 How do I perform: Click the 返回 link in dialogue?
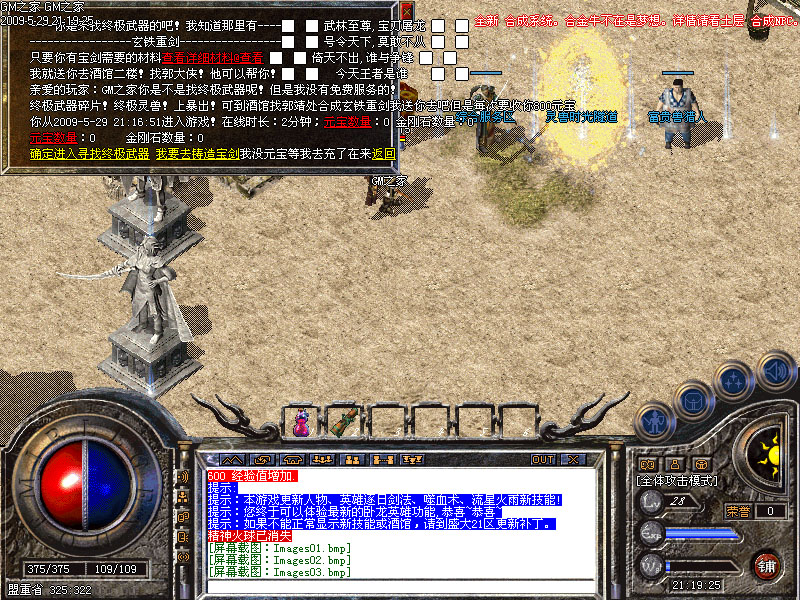[383, 154]
